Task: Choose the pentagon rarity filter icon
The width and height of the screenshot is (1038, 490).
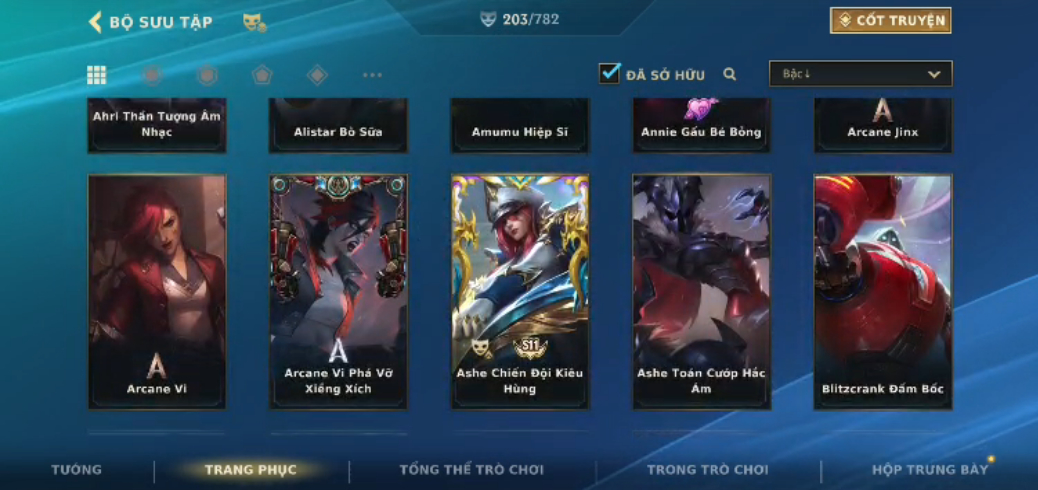Action: click(261, 75)
